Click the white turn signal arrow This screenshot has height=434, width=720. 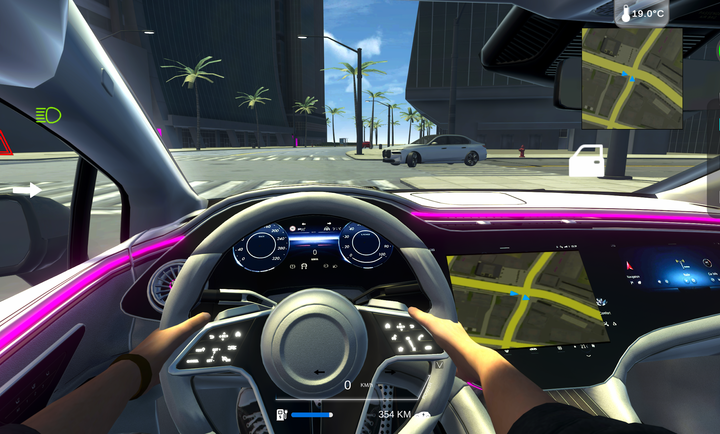click(27, 190)
